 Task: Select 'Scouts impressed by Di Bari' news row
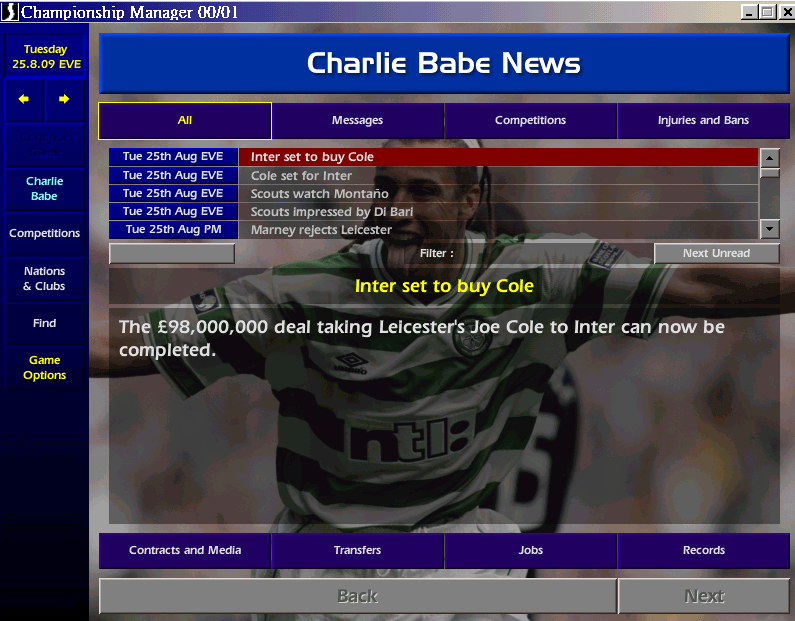pos(498,212)
